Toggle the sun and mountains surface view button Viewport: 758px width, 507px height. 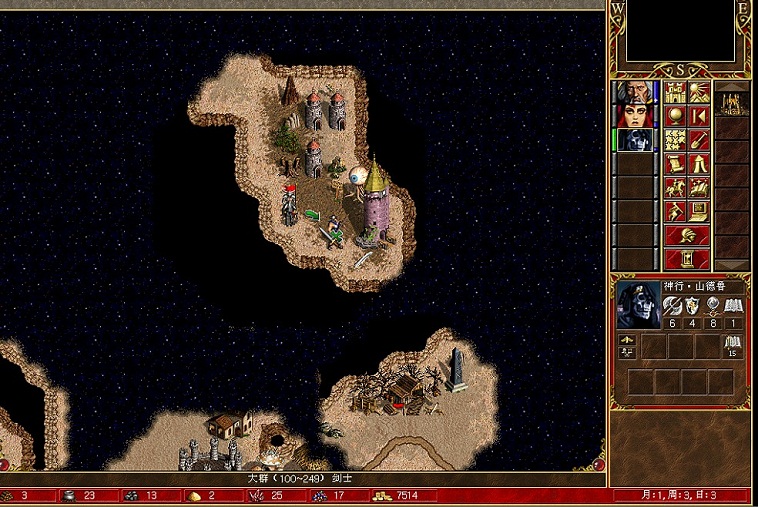point(699,93)
